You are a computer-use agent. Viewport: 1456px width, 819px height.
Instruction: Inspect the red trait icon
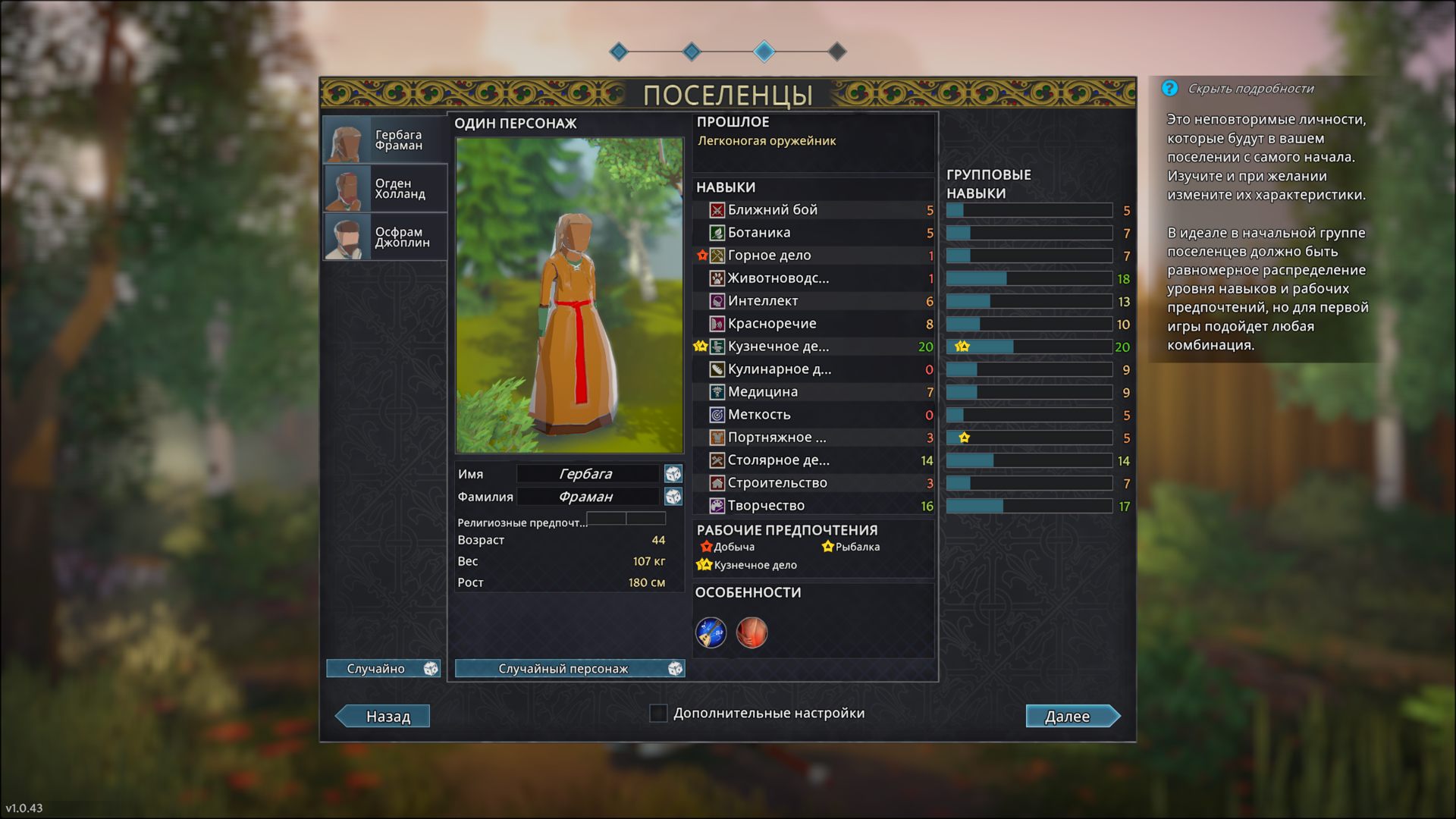pyautogui.click(x=752, y=632)
